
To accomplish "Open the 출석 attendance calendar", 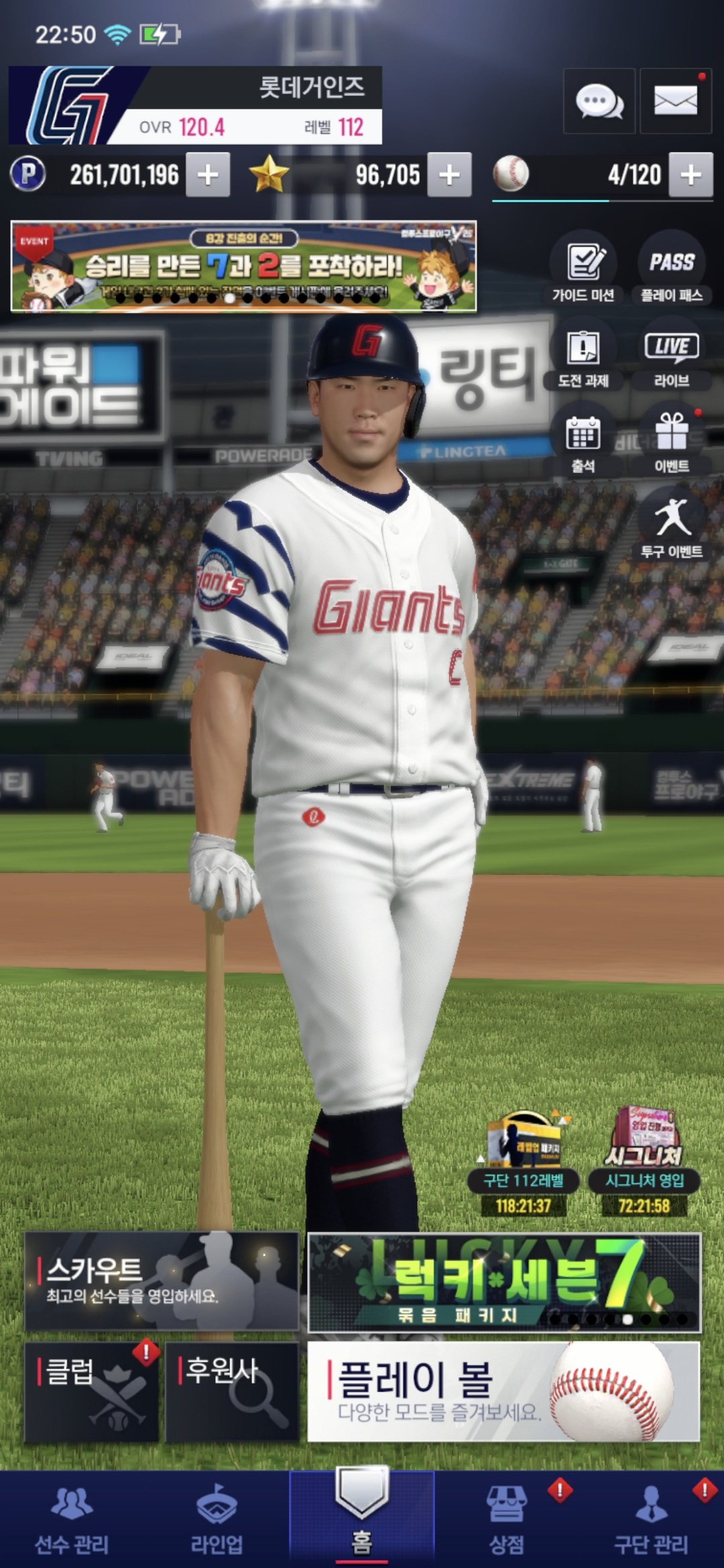I will click(x=583, y=442).
